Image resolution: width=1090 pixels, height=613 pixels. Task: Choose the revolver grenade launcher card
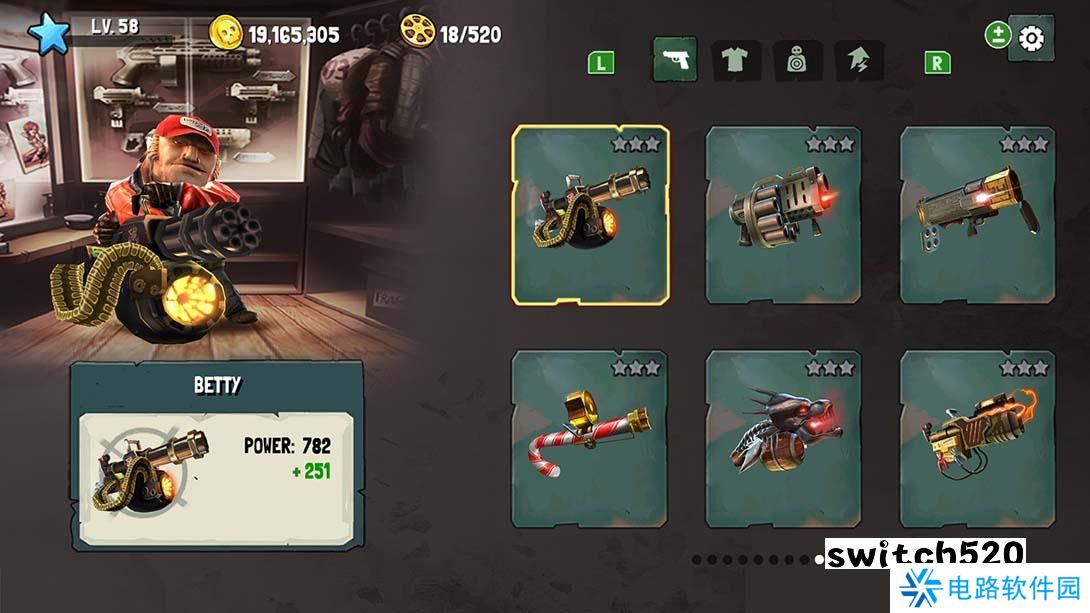(x=783, y=214)
